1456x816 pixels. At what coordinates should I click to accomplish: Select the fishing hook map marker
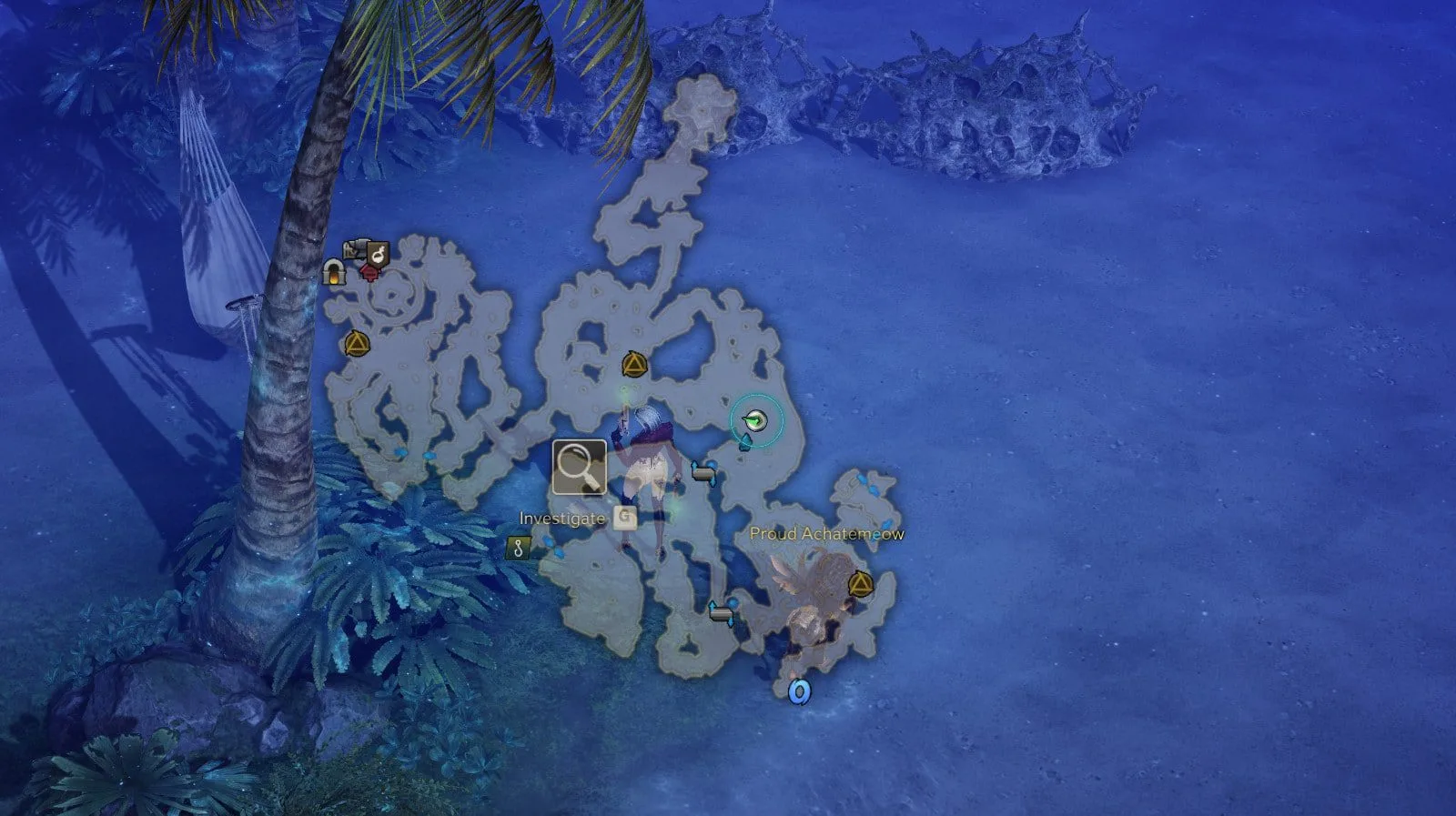click(x=518, y=548)
